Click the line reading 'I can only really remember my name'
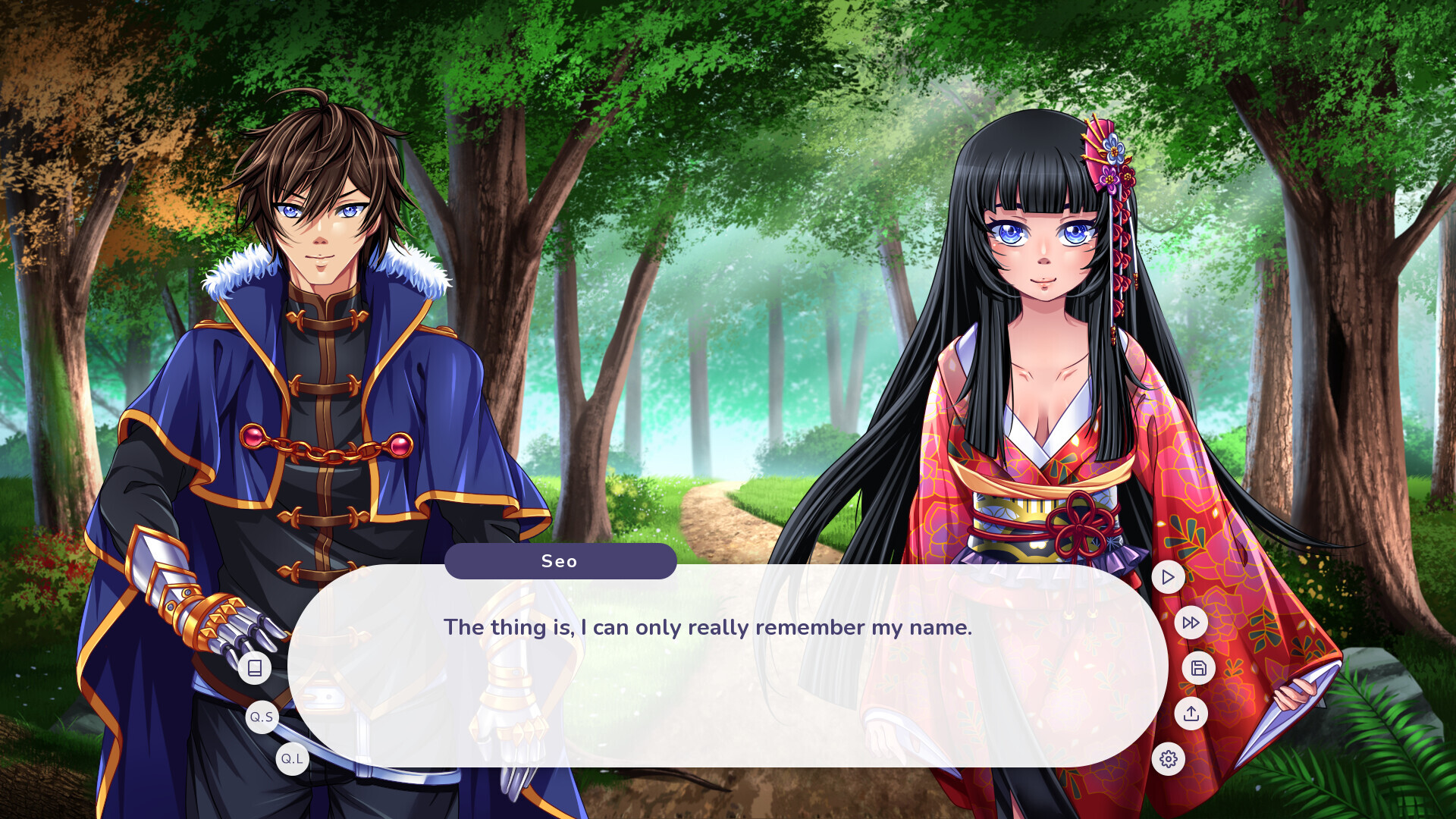Screen dimensions: 1456x819 [708, 627]
